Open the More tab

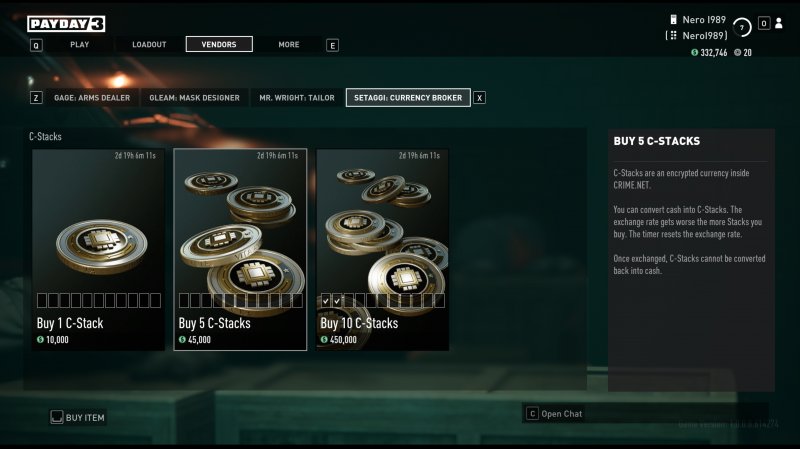(x=289, y=44)
